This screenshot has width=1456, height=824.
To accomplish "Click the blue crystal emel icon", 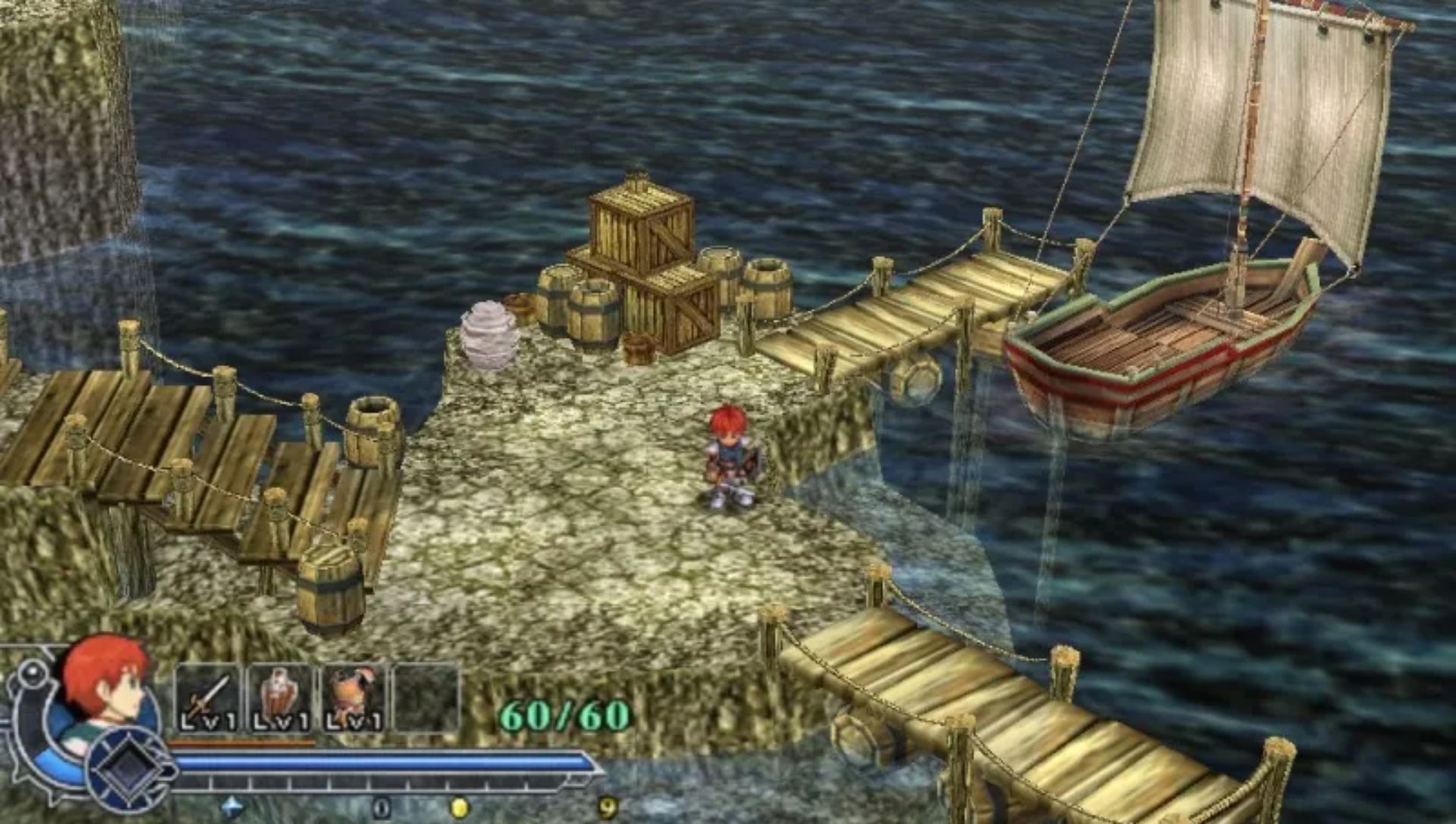I will pyautogui.click(x=232, y=807).
